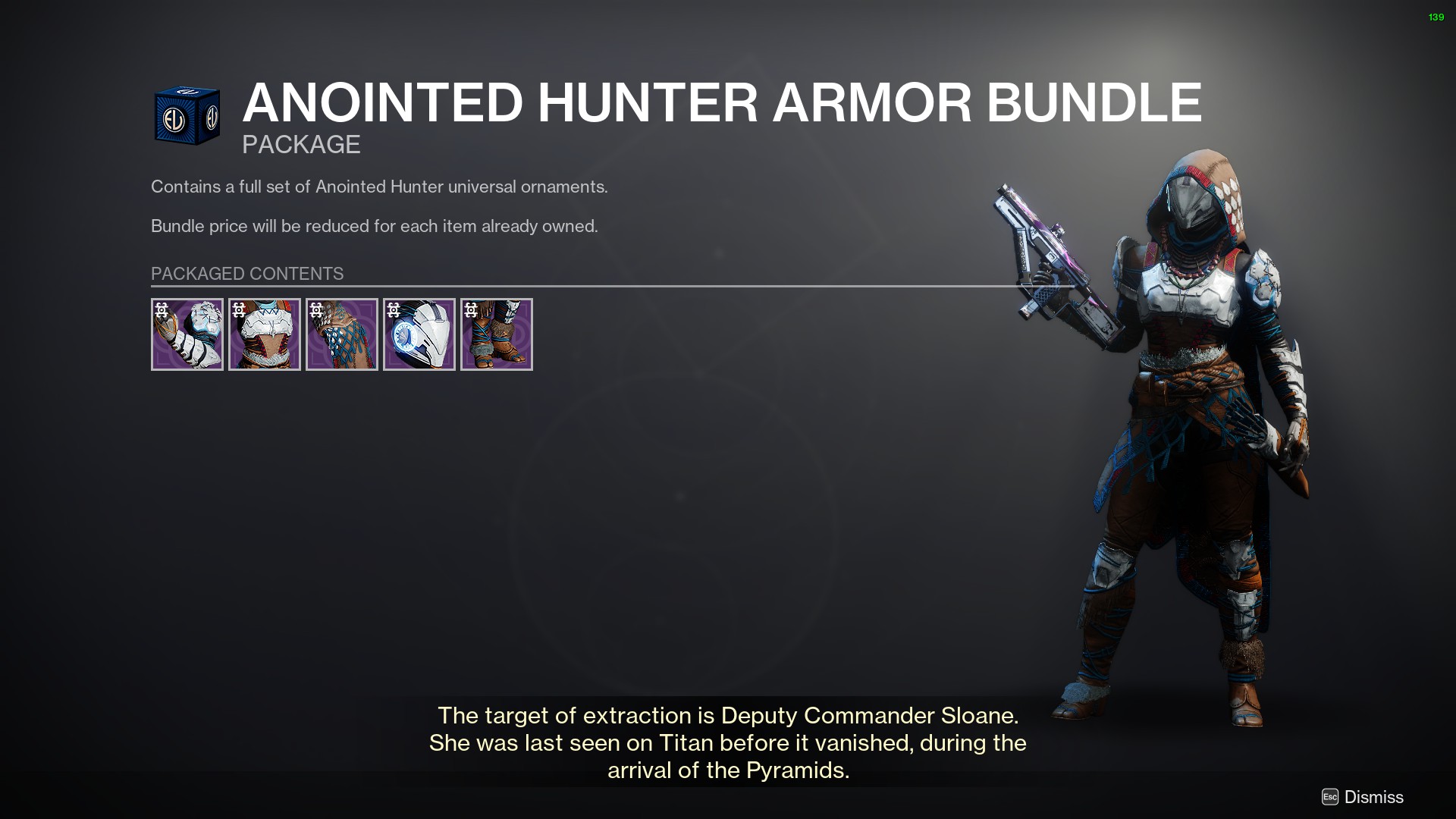This screenshot has width=1456, height=819.
Task: Click the PACKAGE subtitle label
Action: [300, 144]
